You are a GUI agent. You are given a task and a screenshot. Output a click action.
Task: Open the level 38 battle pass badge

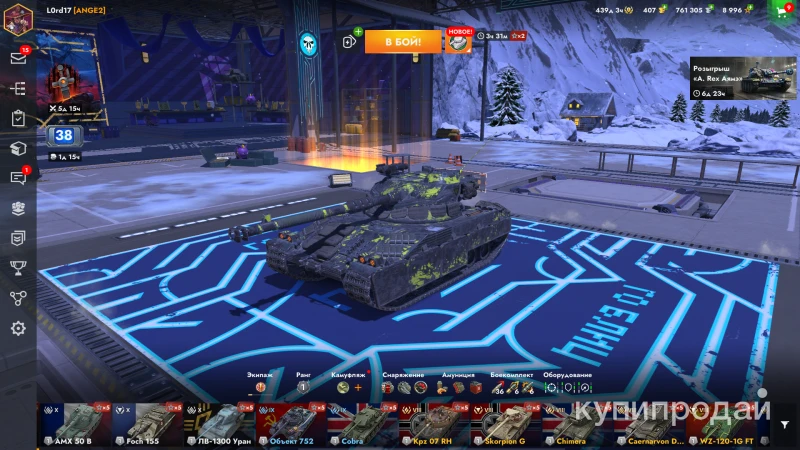(63, 136)
